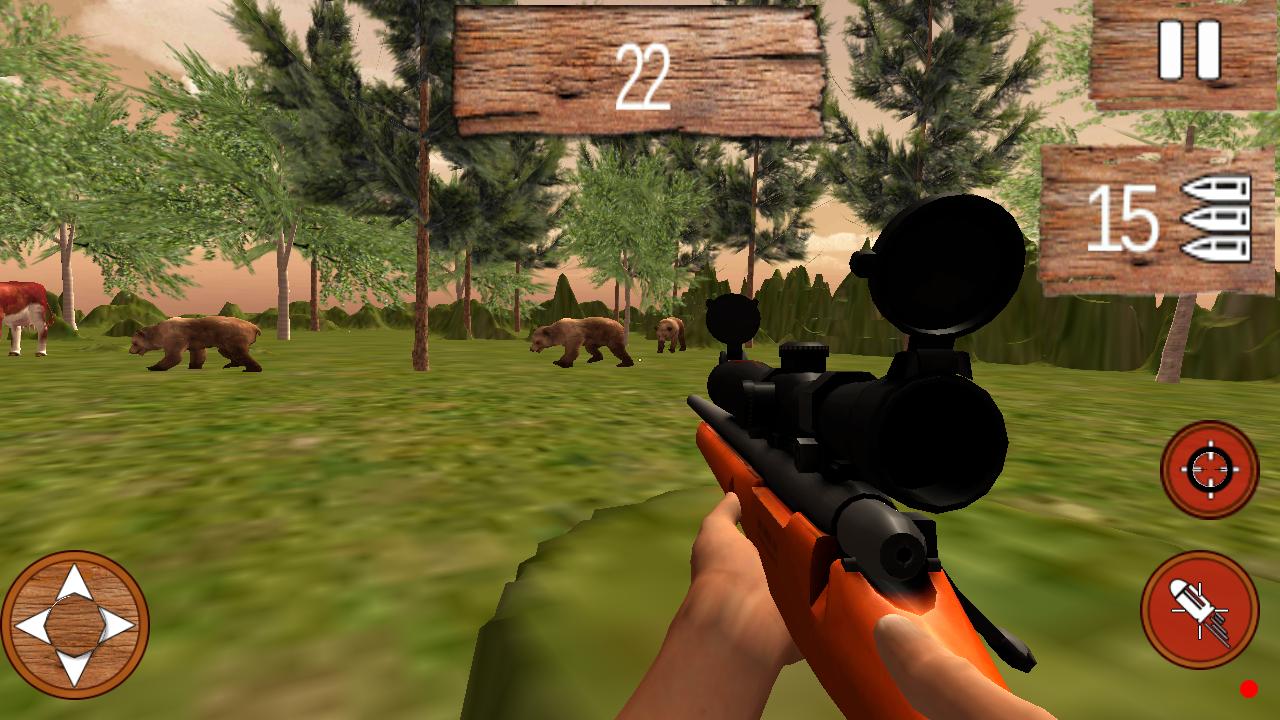
Task: Select the score board showing 22
Action: pyautogui.click(x=640, y=70)
